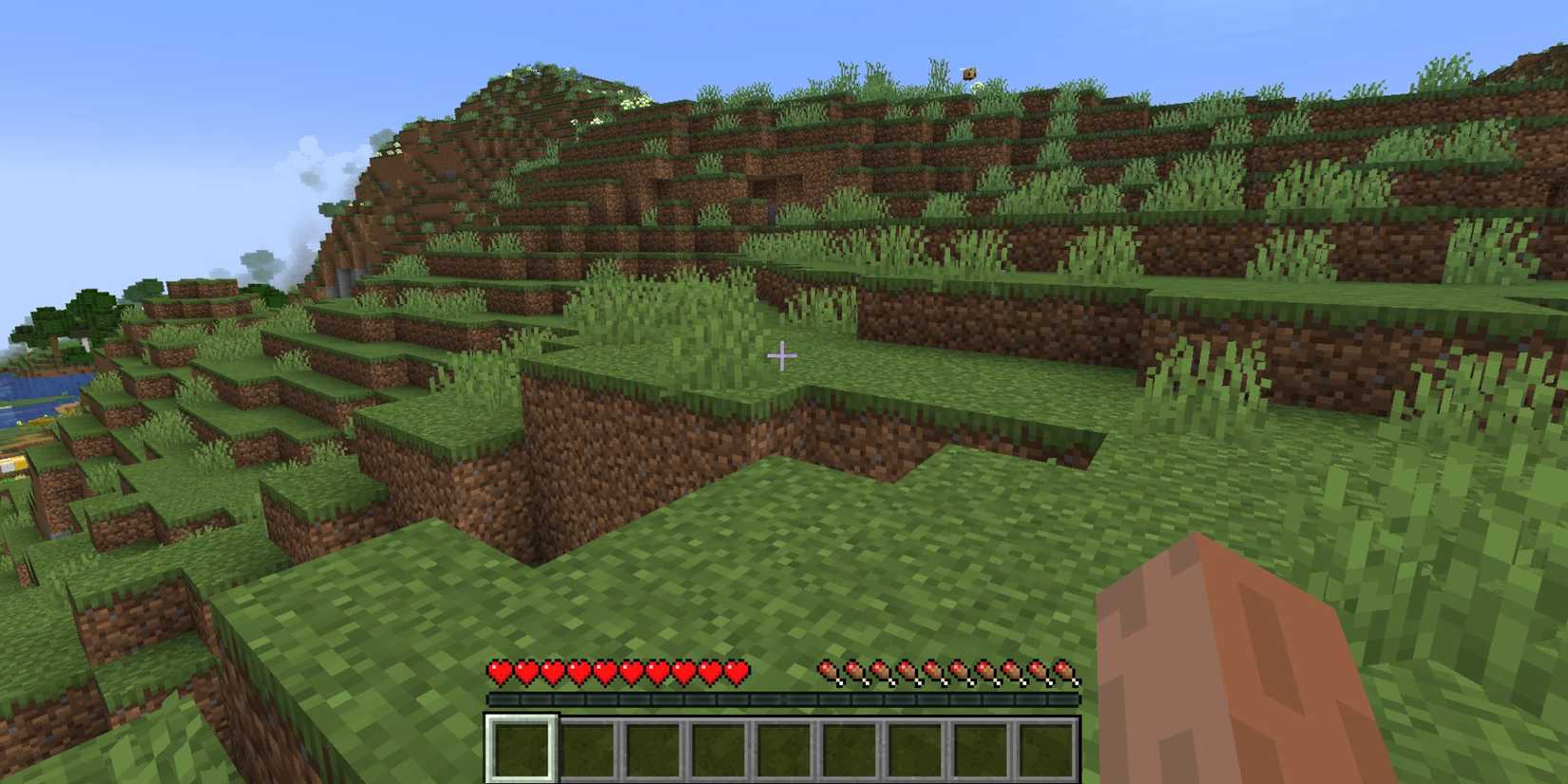Screen dimensions: 1568x784
Task: Click the flying bee above the hilltop
Action: pyautogui.click(x=970, y=73)
